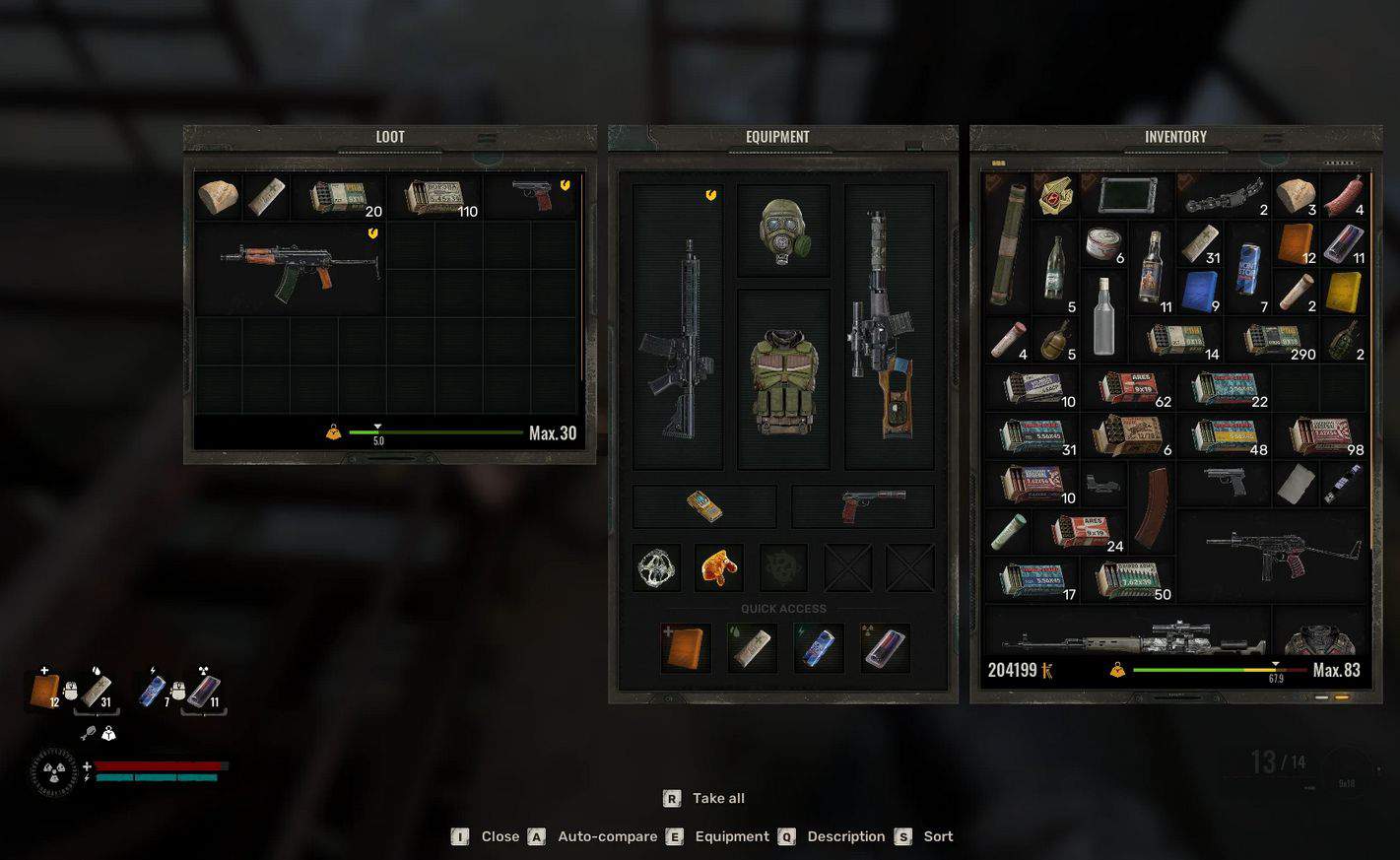Grab the 20-round ammo box from loot
Image resolution: width=1400 pixels, height=860 pixels.
coord(340,197)
